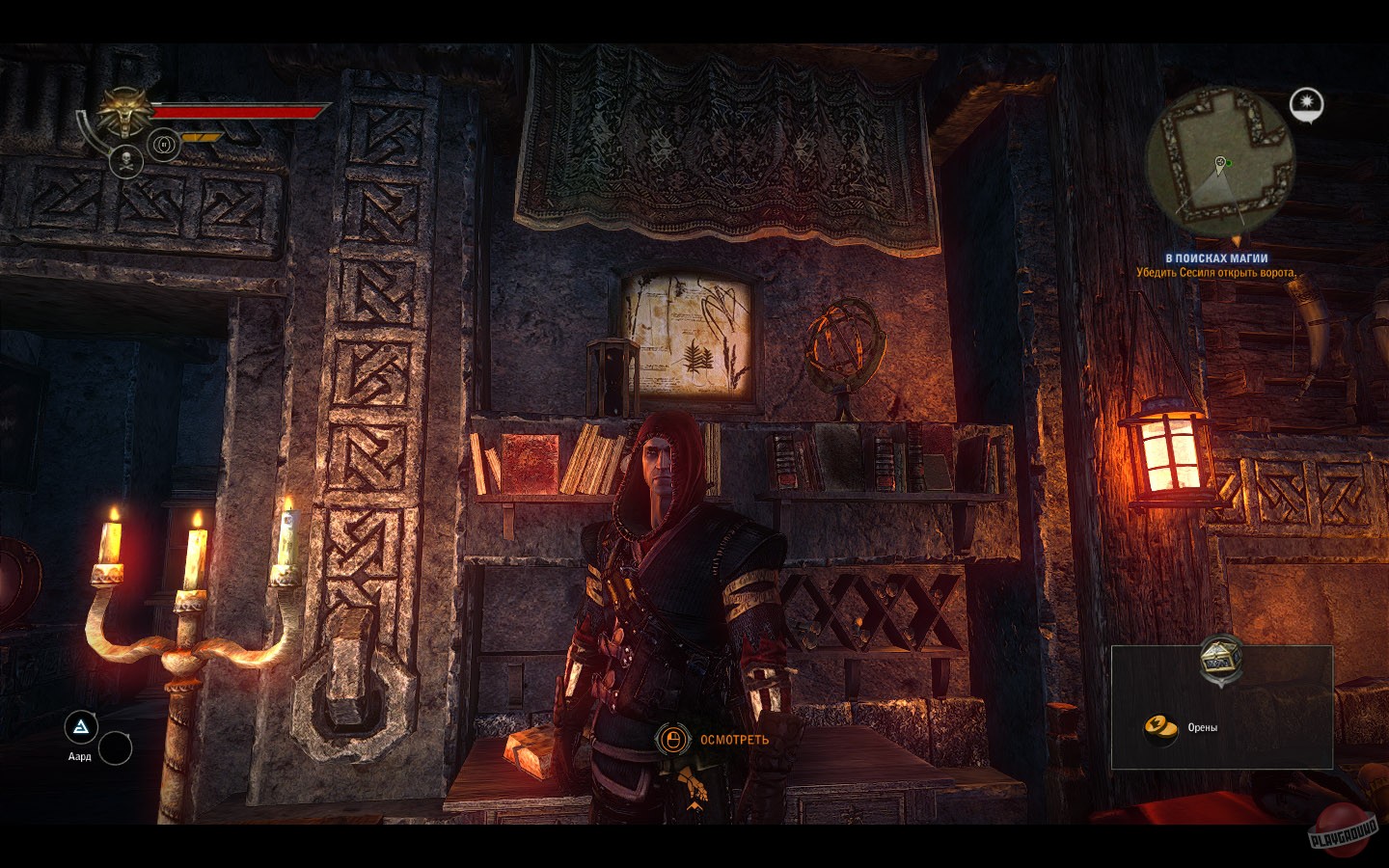Toggle the orange quest objective arrow
1389x868 pixels.
coord(1237,238)
